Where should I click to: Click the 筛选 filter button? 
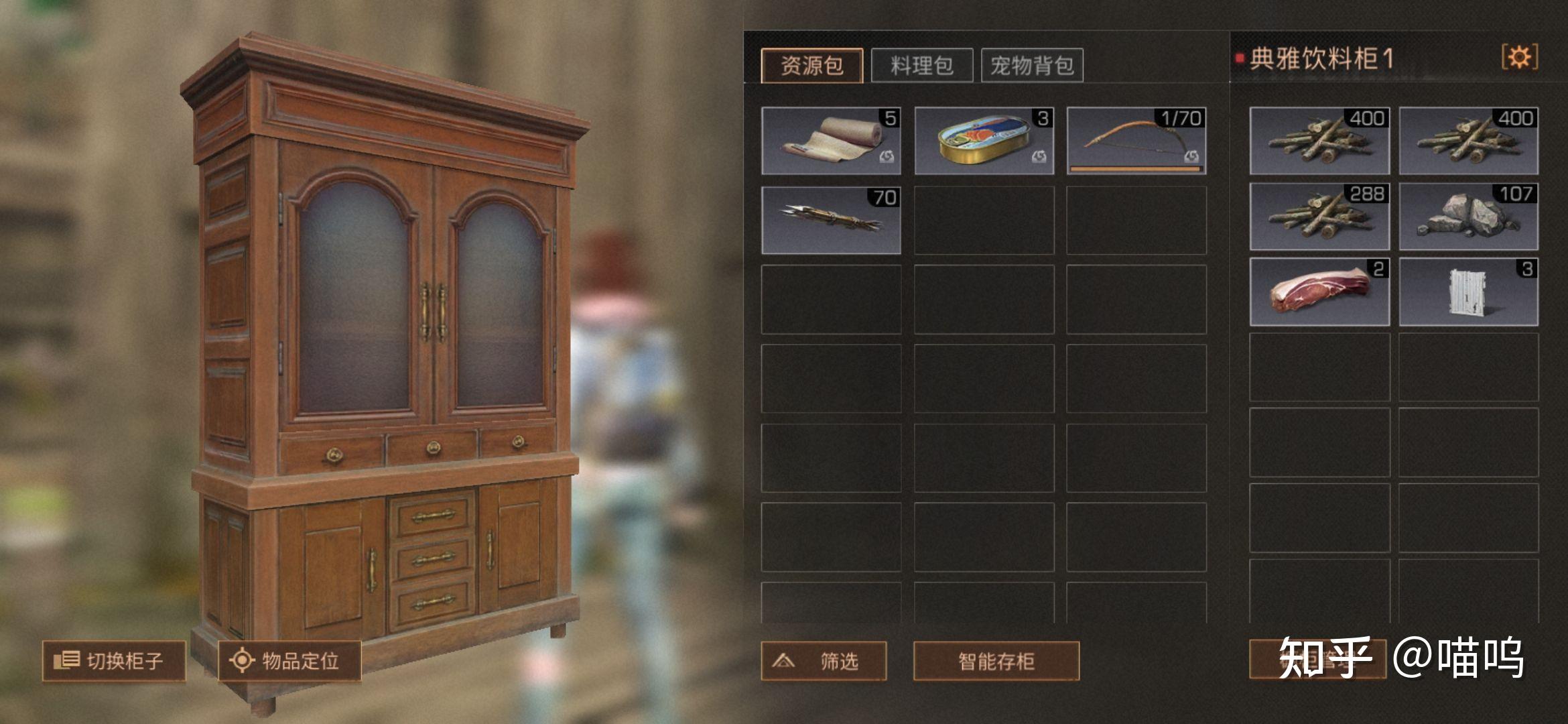point(824,661)
